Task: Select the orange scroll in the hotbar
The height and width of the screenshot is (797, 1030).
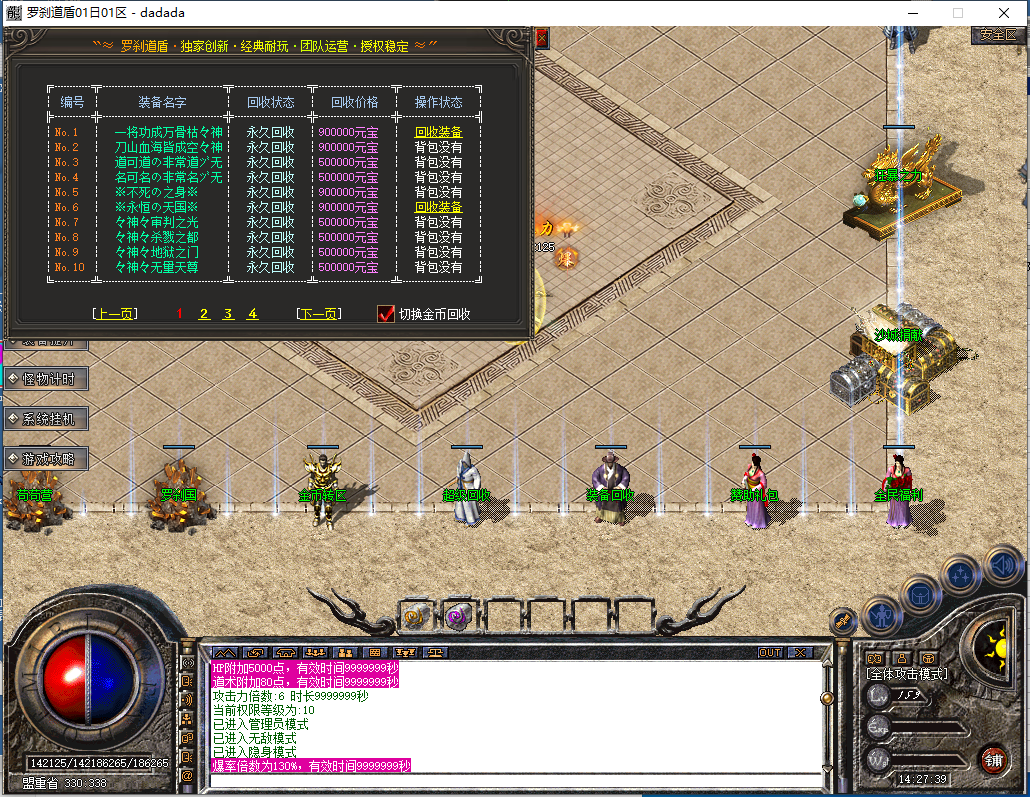Action: pyautogui.click(x=414, y=616)
